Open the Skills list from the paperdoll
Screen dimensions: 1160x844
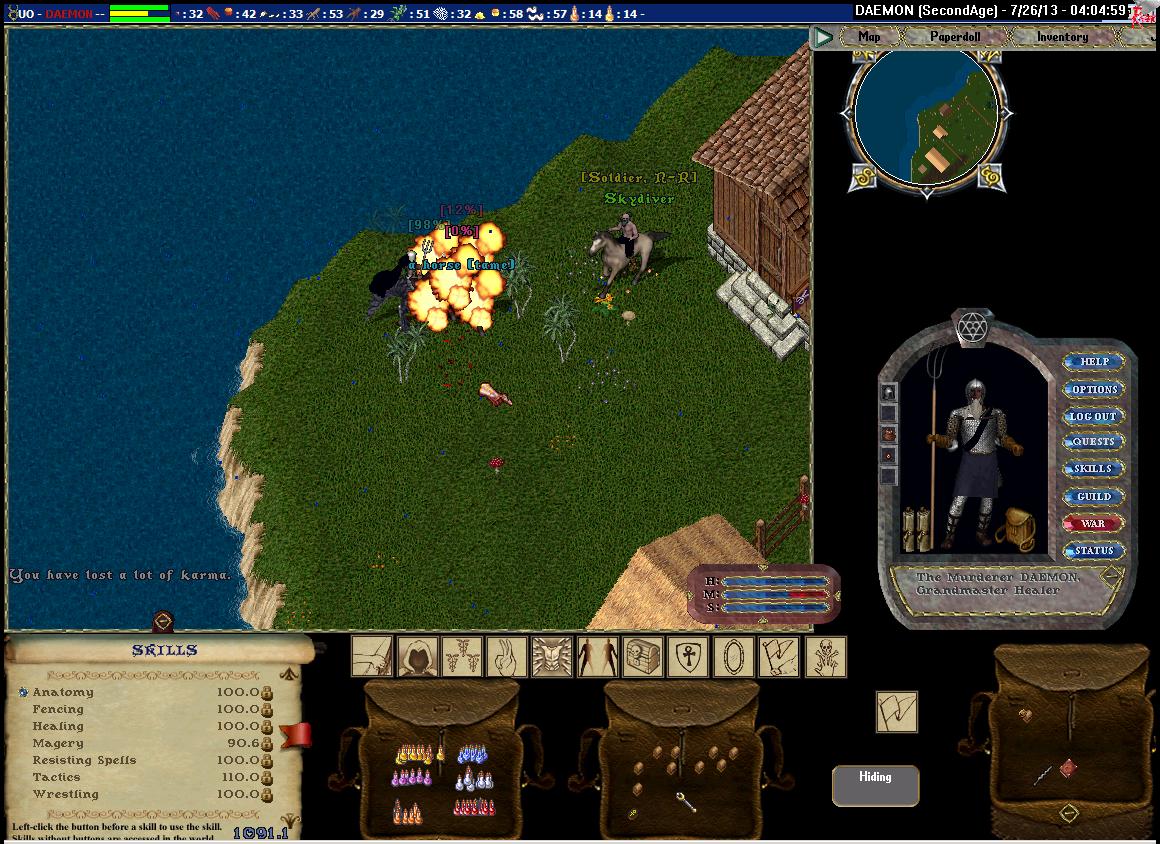(1093, 469)
